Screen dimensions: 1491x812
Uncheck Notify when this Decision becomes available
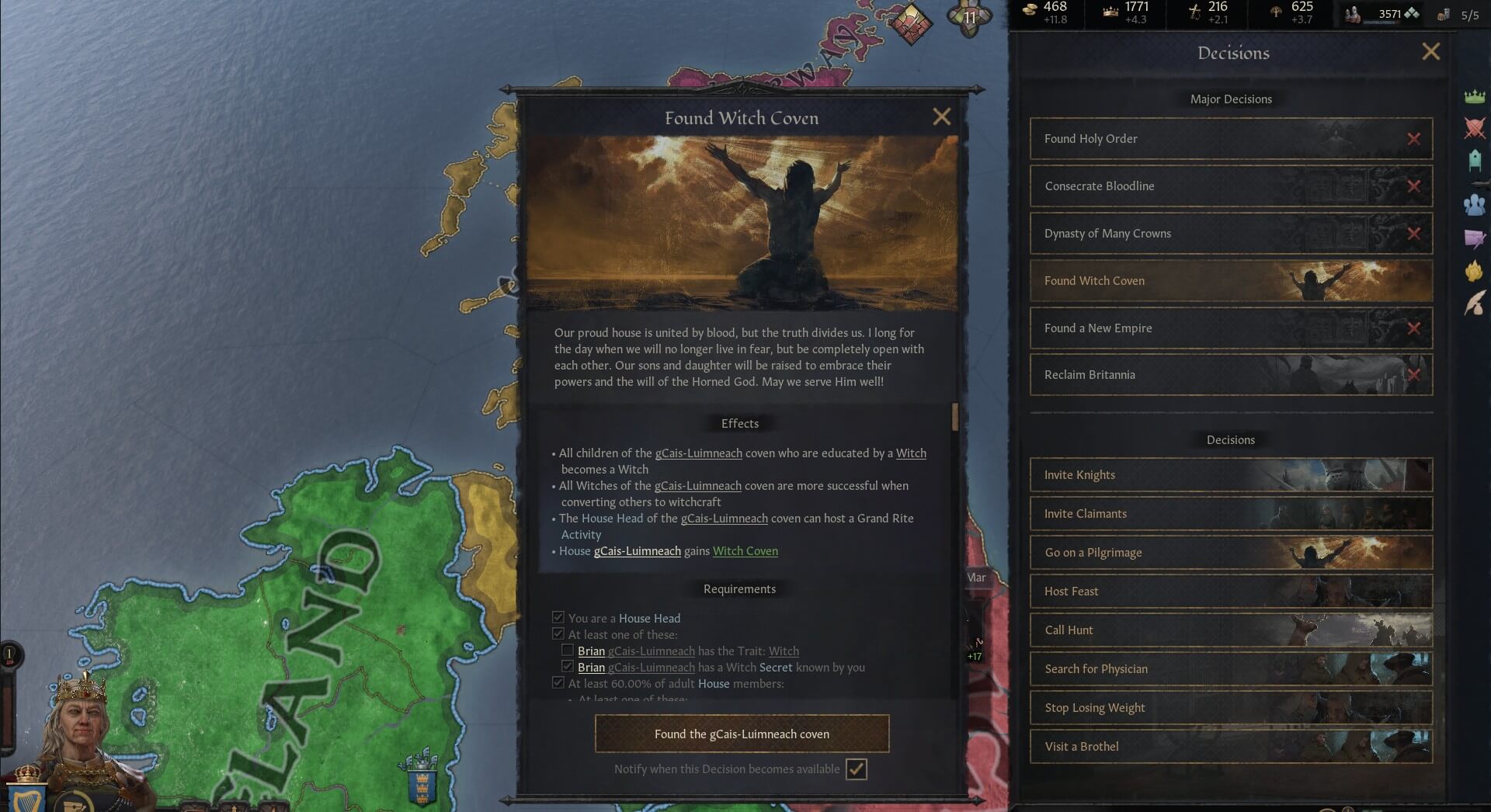tap(857, 769)
